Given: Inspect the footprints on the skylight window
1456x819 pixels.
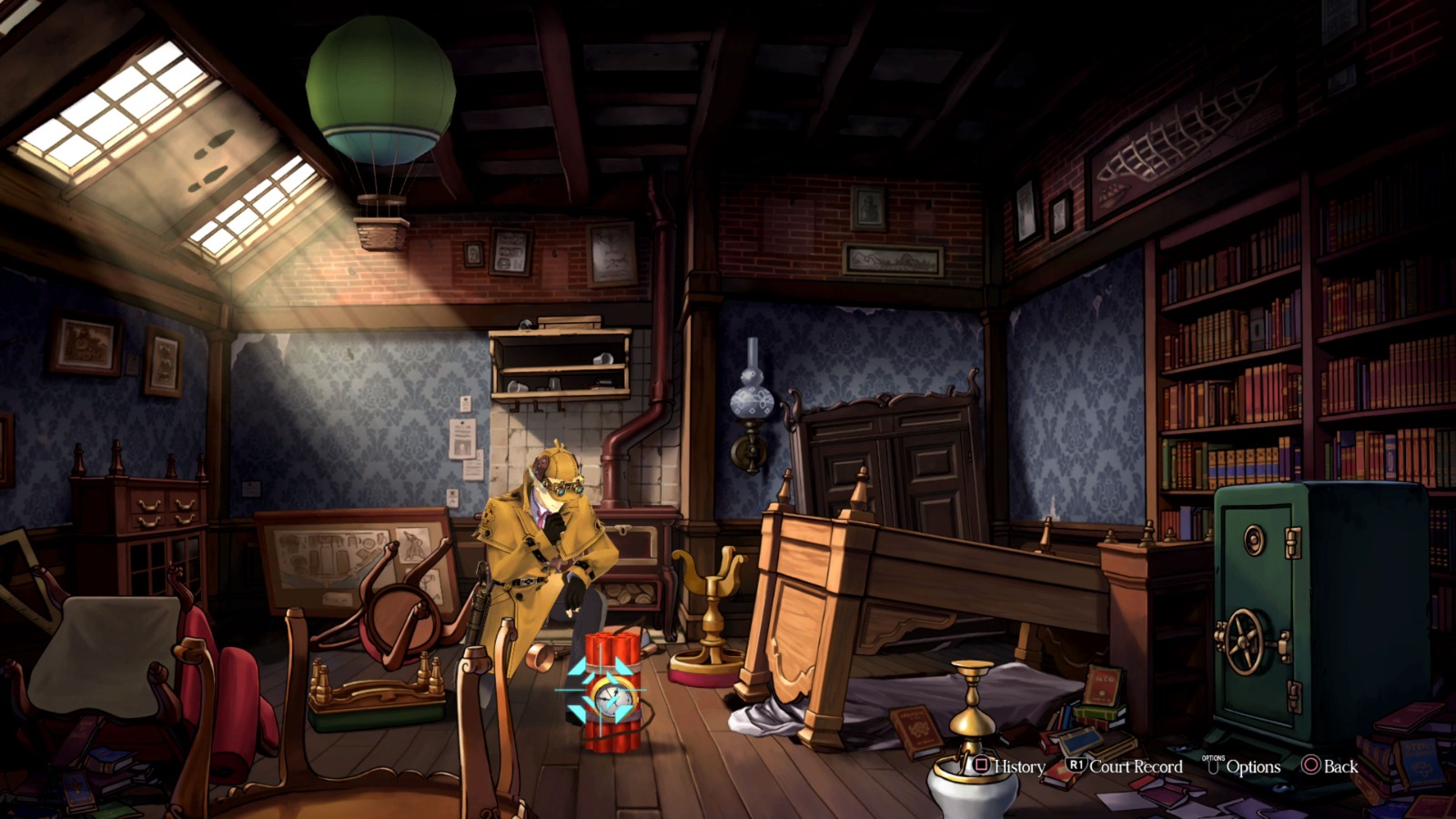Looking at the screenshot, I should click(x=211, y=159).
